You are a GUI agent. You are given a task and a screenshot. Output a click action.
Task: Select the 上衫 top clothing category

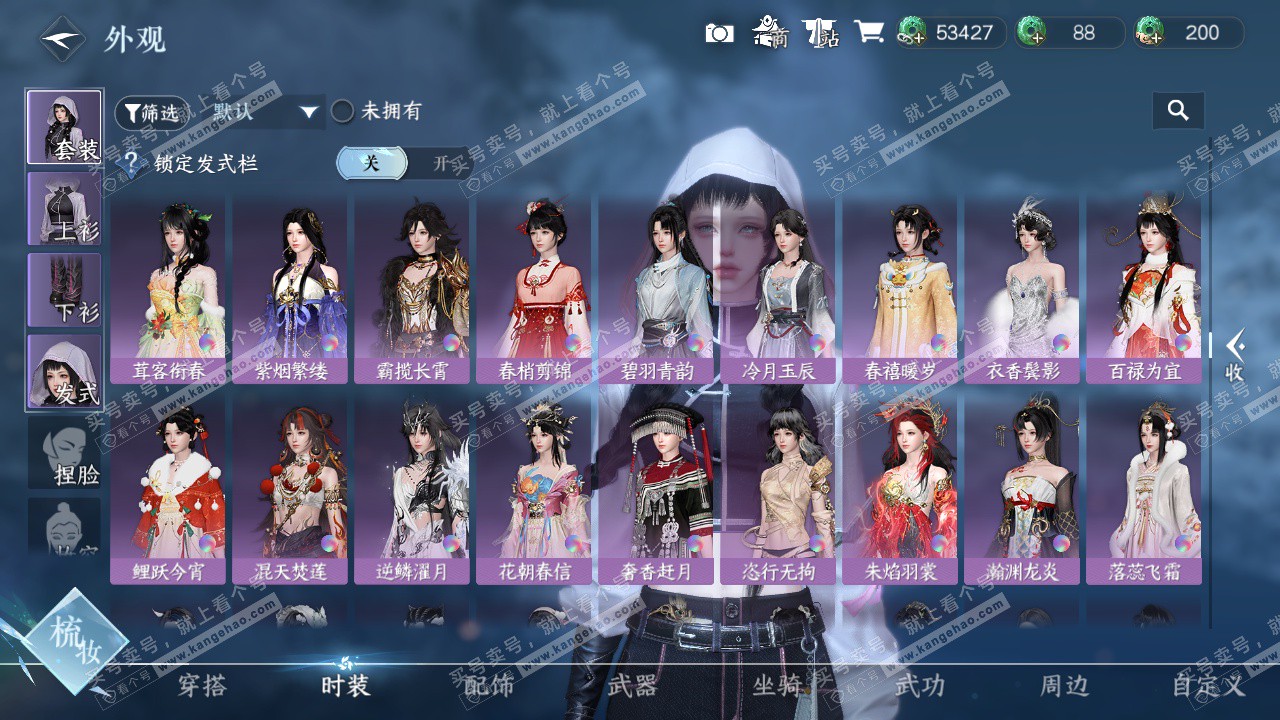pyautogui.click(x=64, y=208)
